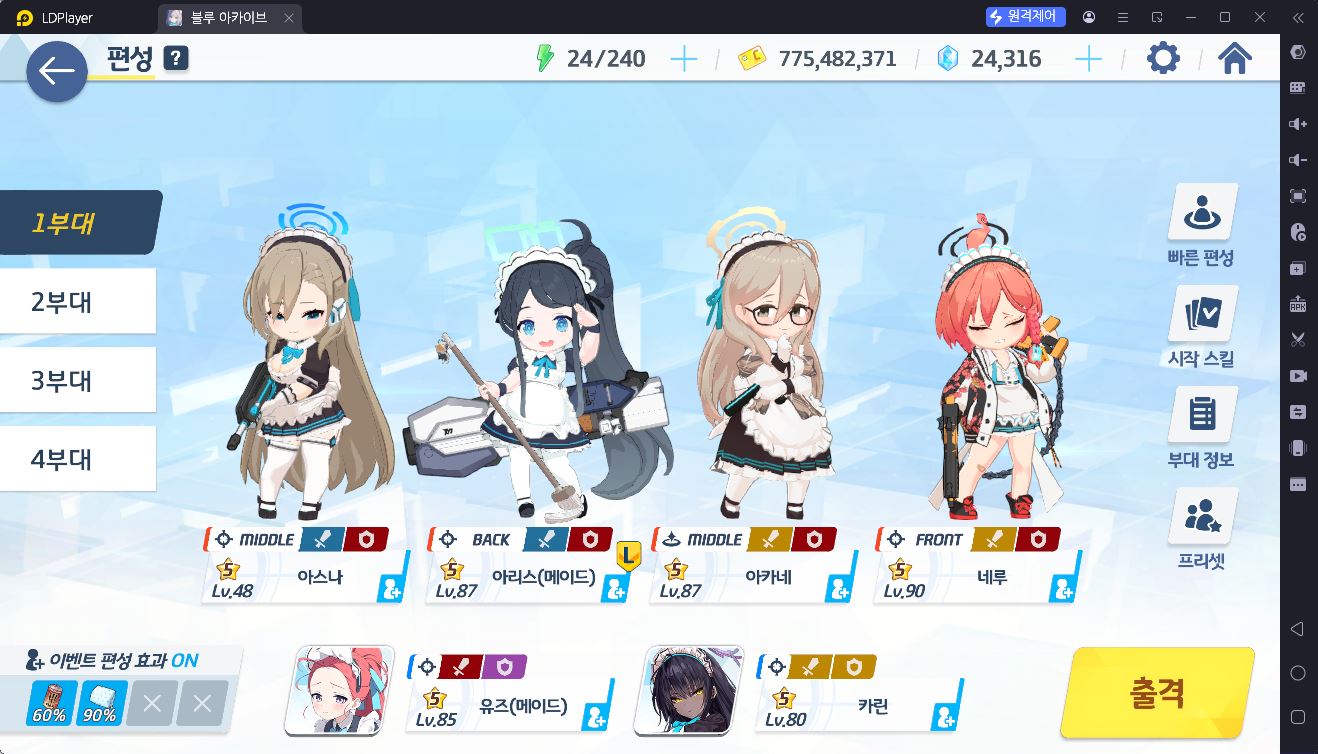The image size is (1318, 754).
Task: Select the 카린 special portrait
Action: (x=688, y=690)
